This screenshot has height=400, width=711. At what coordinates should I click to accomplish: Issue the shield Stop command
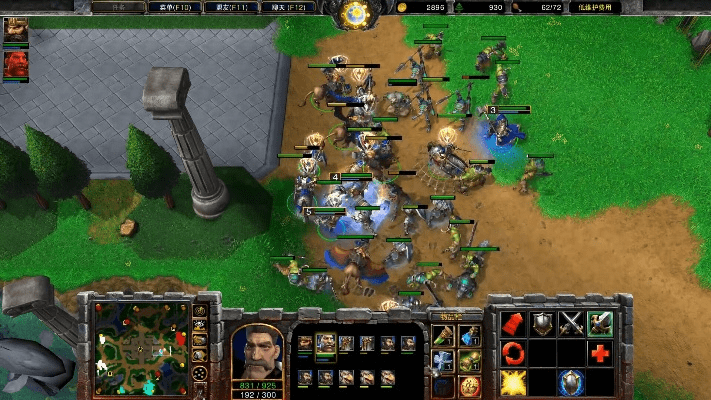click(x=542, y=323)
